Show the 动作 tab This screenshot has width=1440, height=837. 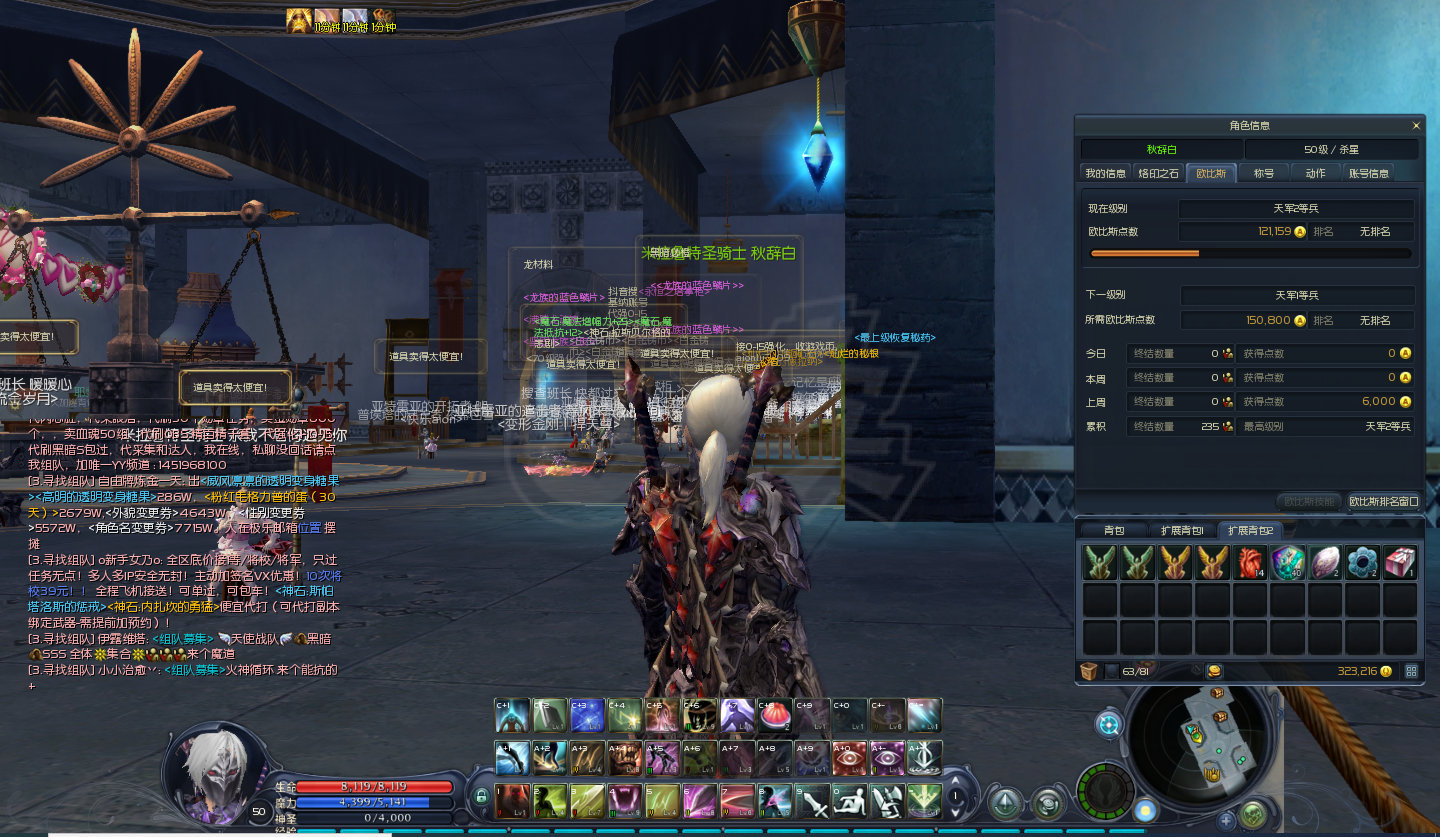(x=1315, y=173)
